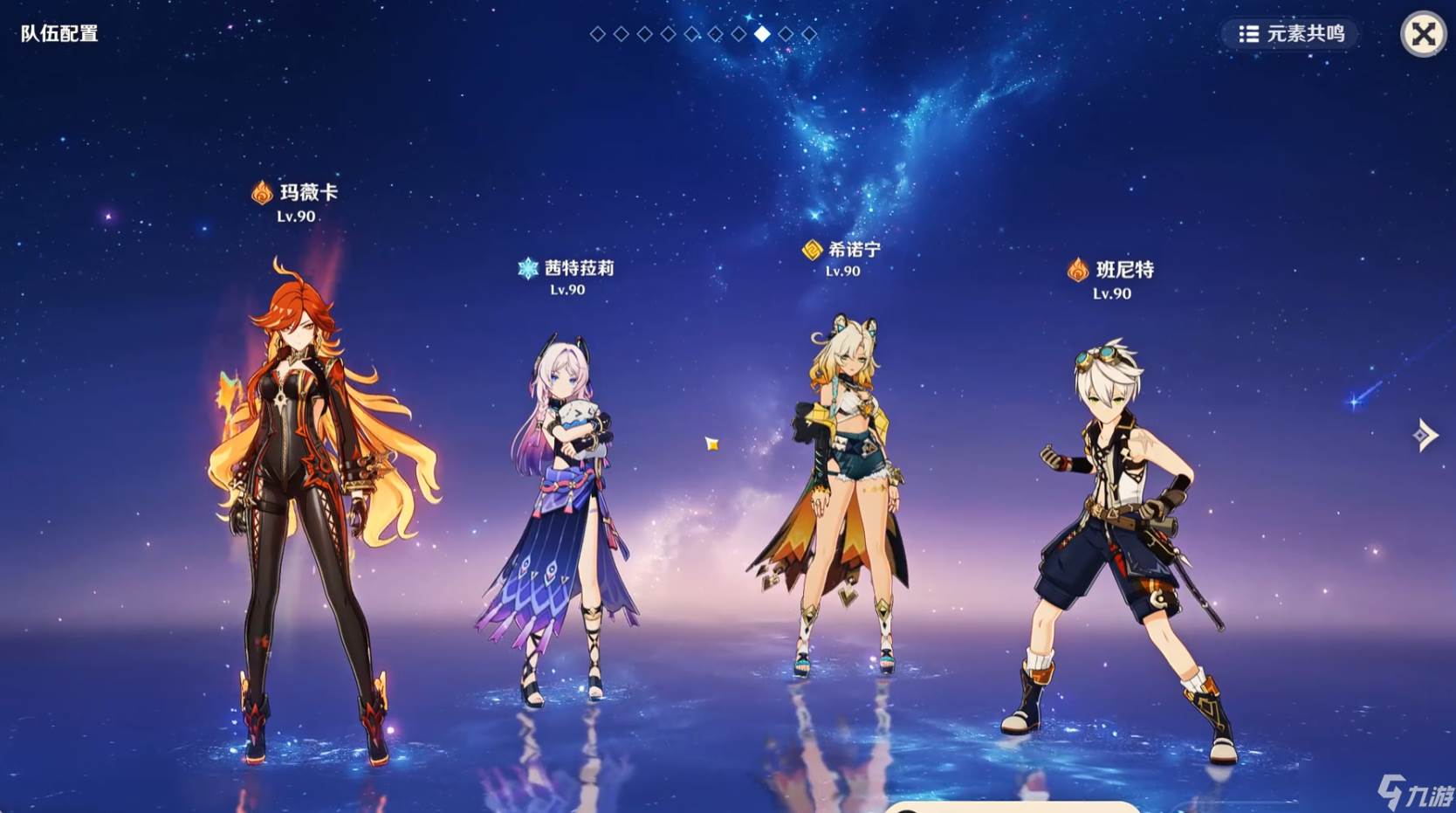Click the filled white team page diamond
The height and width of the screenshot is (813, 1456).
pos(762,34)
